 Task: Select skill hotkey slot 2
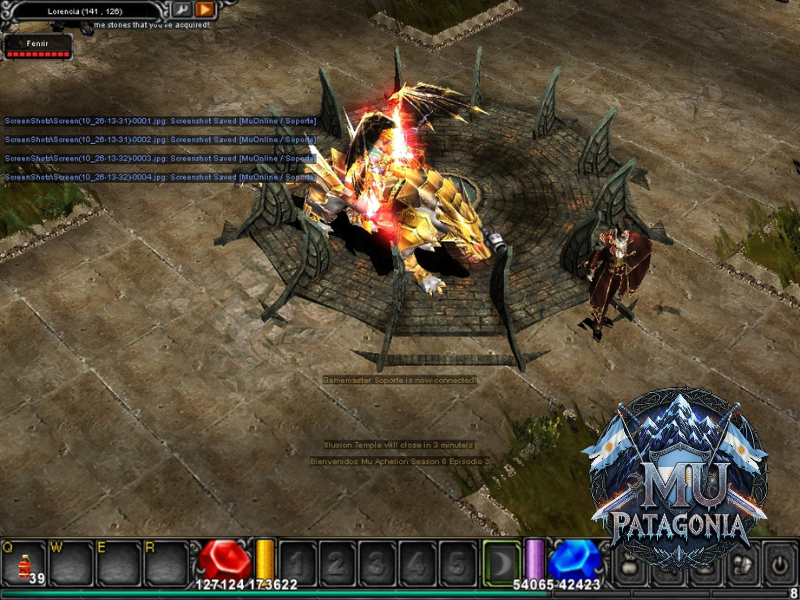pyautogui.click(x=337, y=562)
